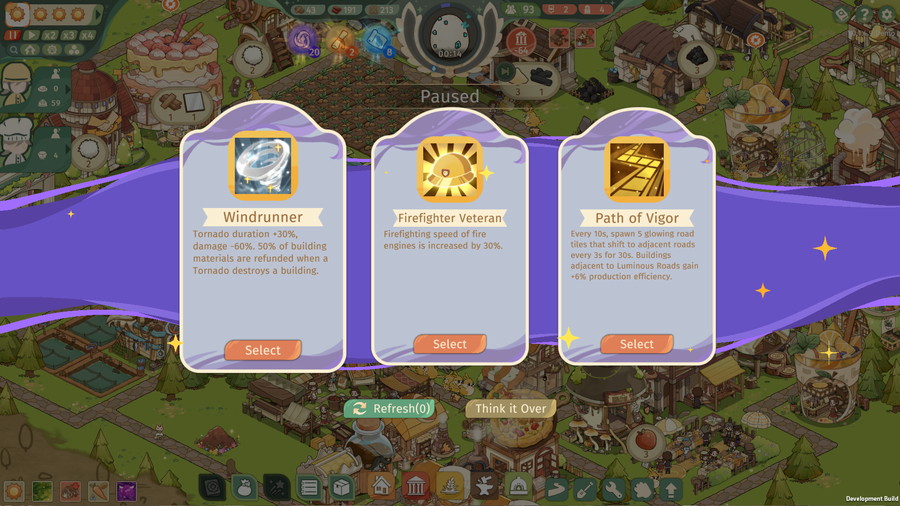Open the book icon next to help

842,15
